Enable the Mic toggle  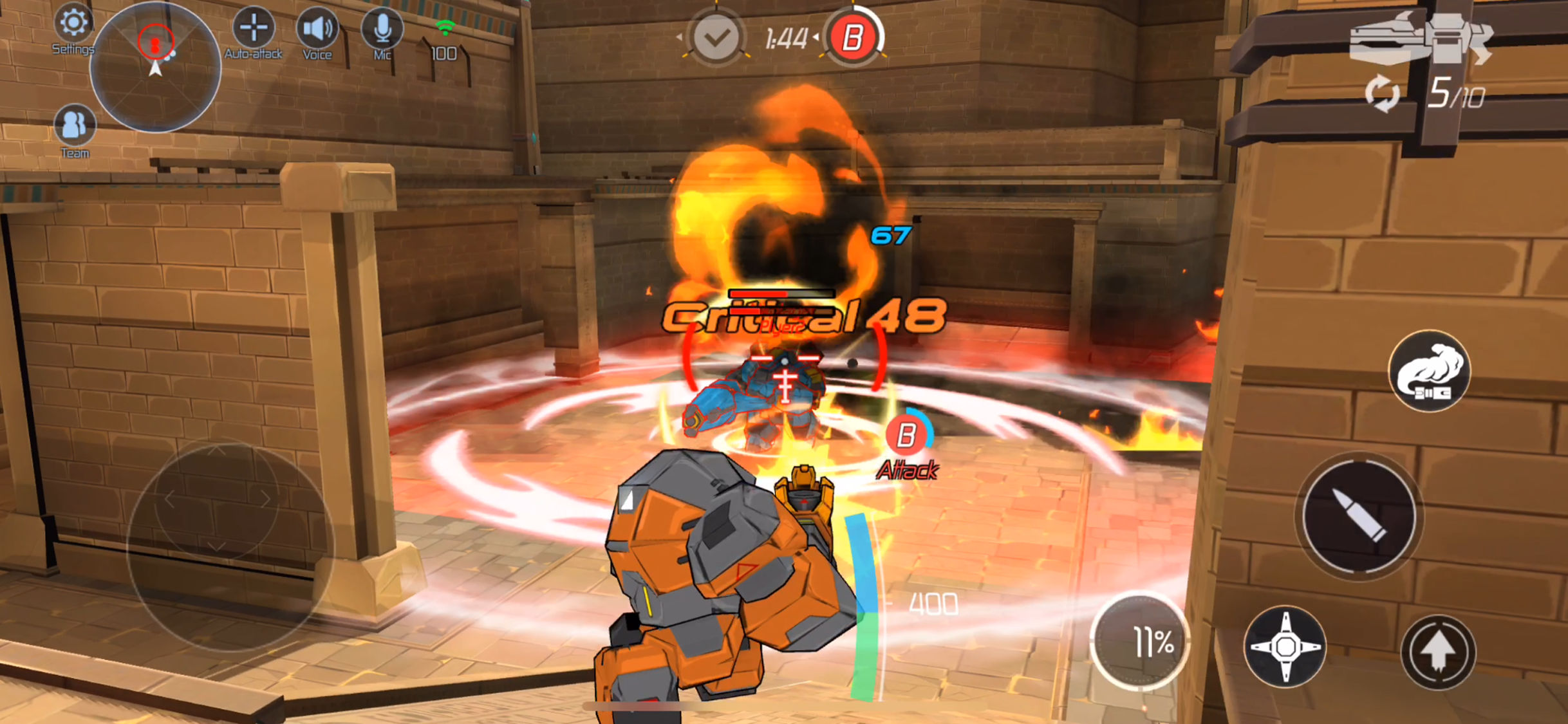[382, 27]
